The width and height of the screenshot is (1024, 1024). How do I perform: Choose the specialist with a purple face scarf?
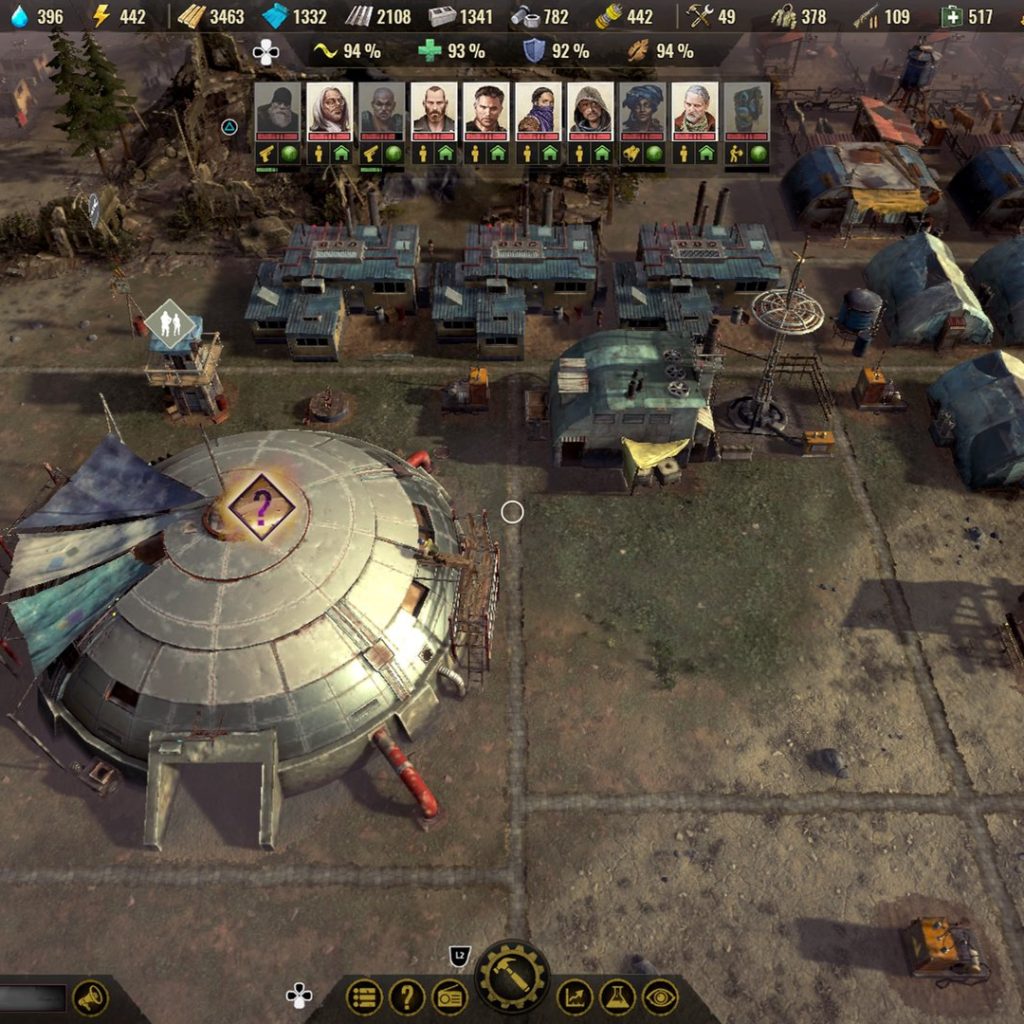click(537, 110)
